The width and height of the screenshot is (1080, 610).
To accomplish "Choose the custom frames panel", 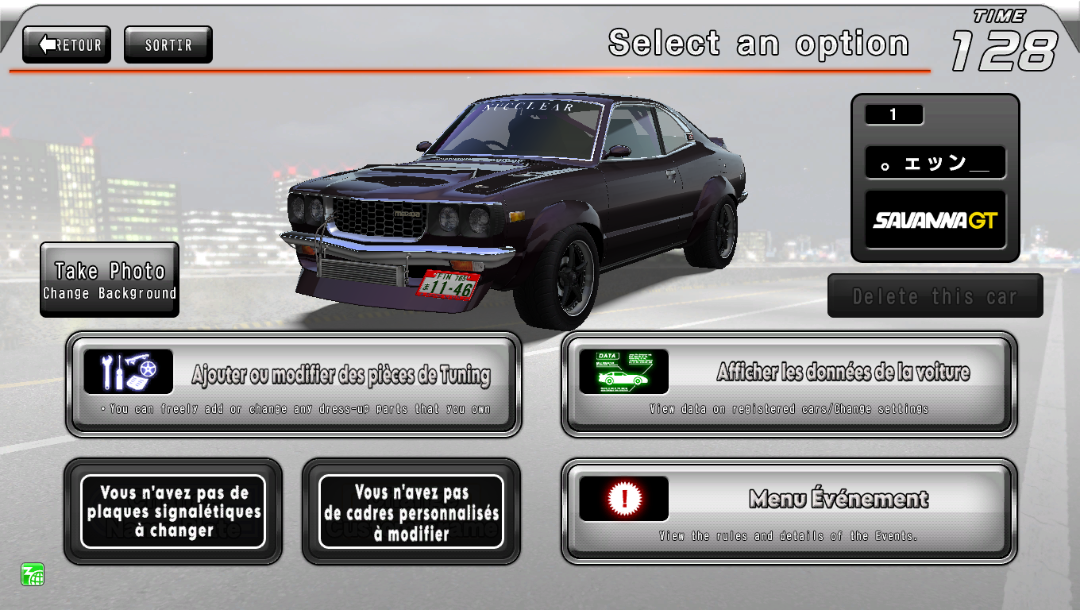I will click(411, 511).
